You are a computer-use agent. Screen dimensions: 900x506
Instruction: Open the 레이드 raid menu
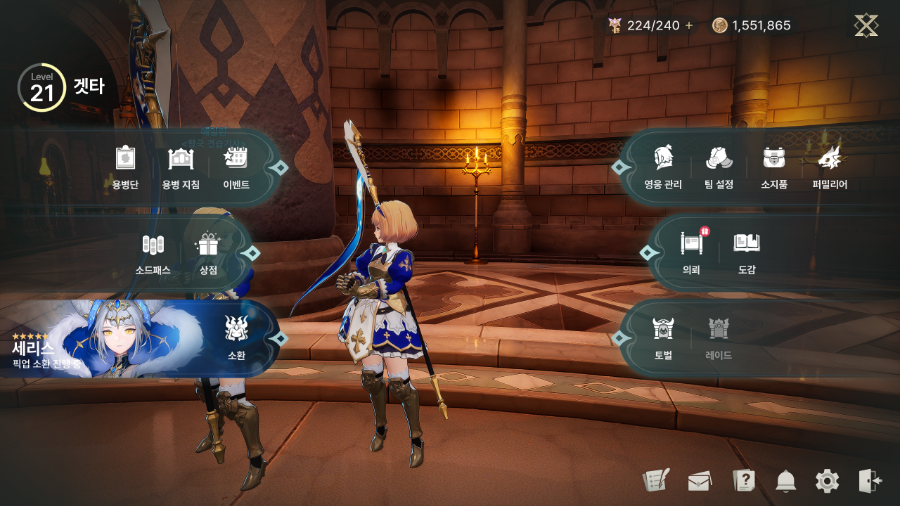coord(719,336)
